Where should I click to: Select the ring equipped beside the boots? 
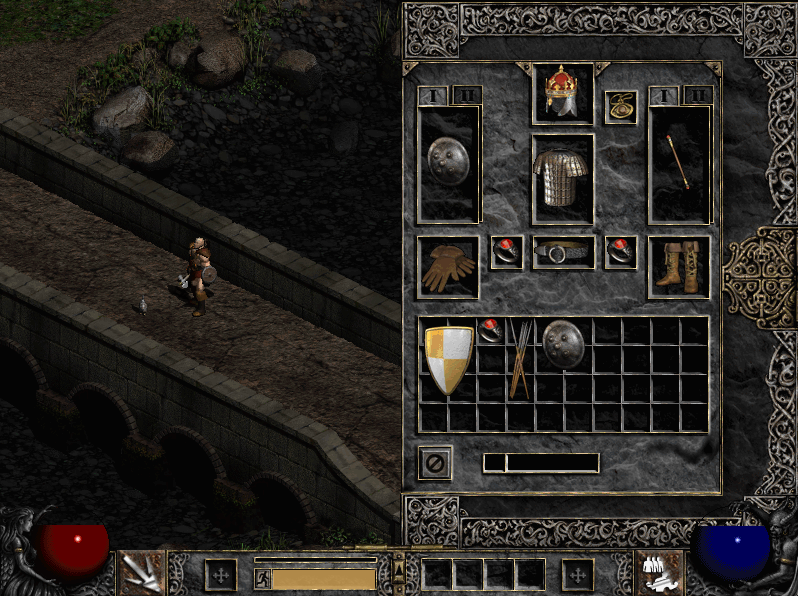point(621,253)
